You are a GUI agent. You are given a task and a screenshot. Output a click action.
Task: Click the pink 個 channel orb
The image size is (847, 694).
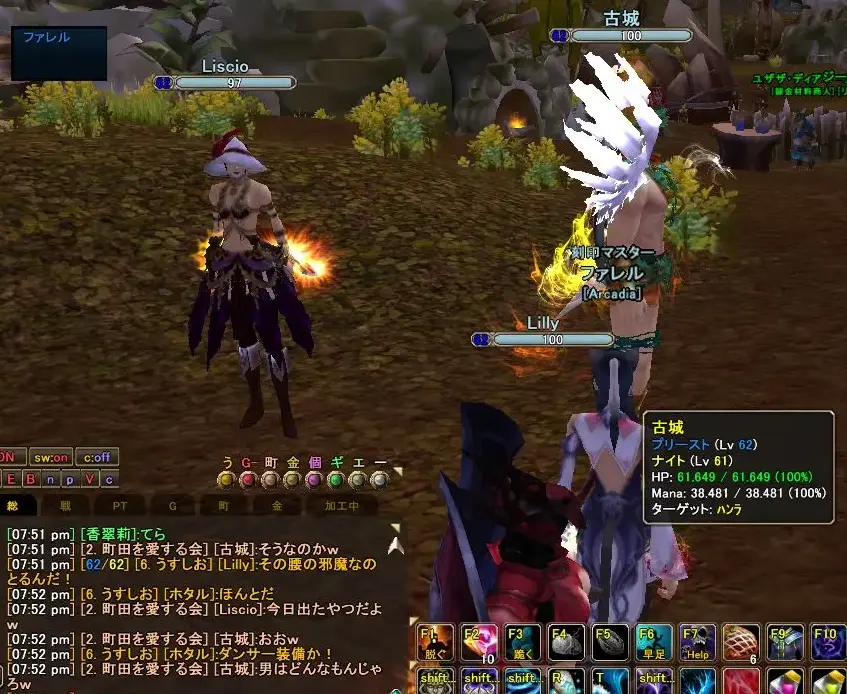[x=314, y=480]
